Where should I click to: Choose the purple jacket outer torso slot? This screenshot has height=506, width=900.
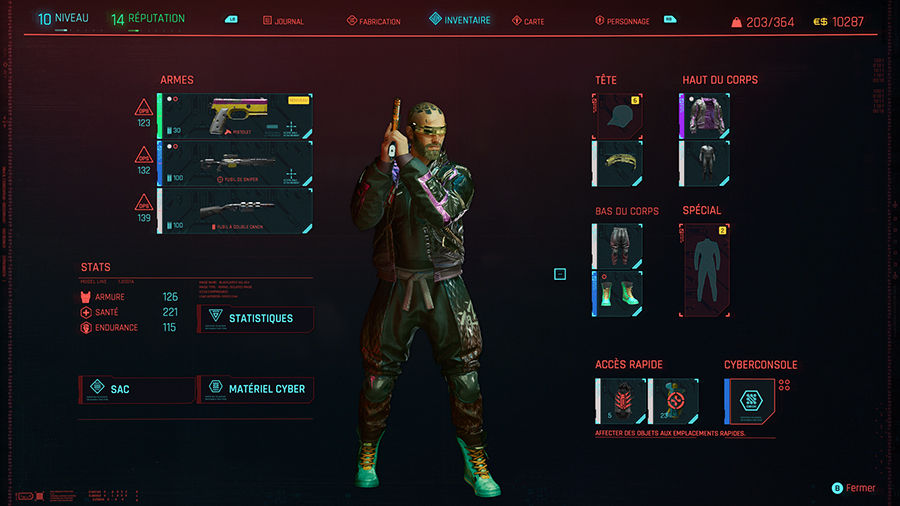[705, 115]
